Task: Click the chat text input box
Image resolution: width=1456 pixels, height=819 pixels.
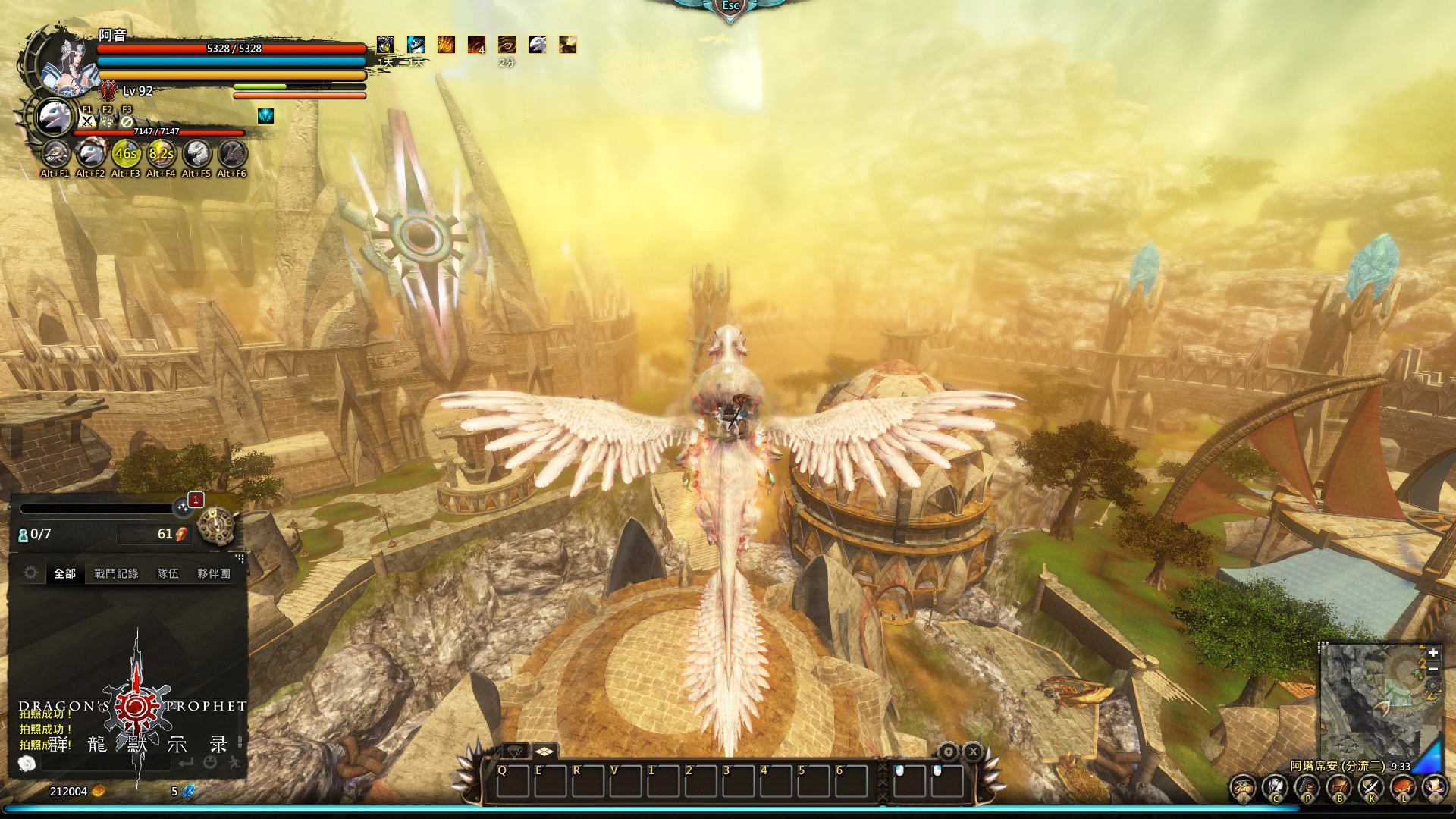Action: 106,762
